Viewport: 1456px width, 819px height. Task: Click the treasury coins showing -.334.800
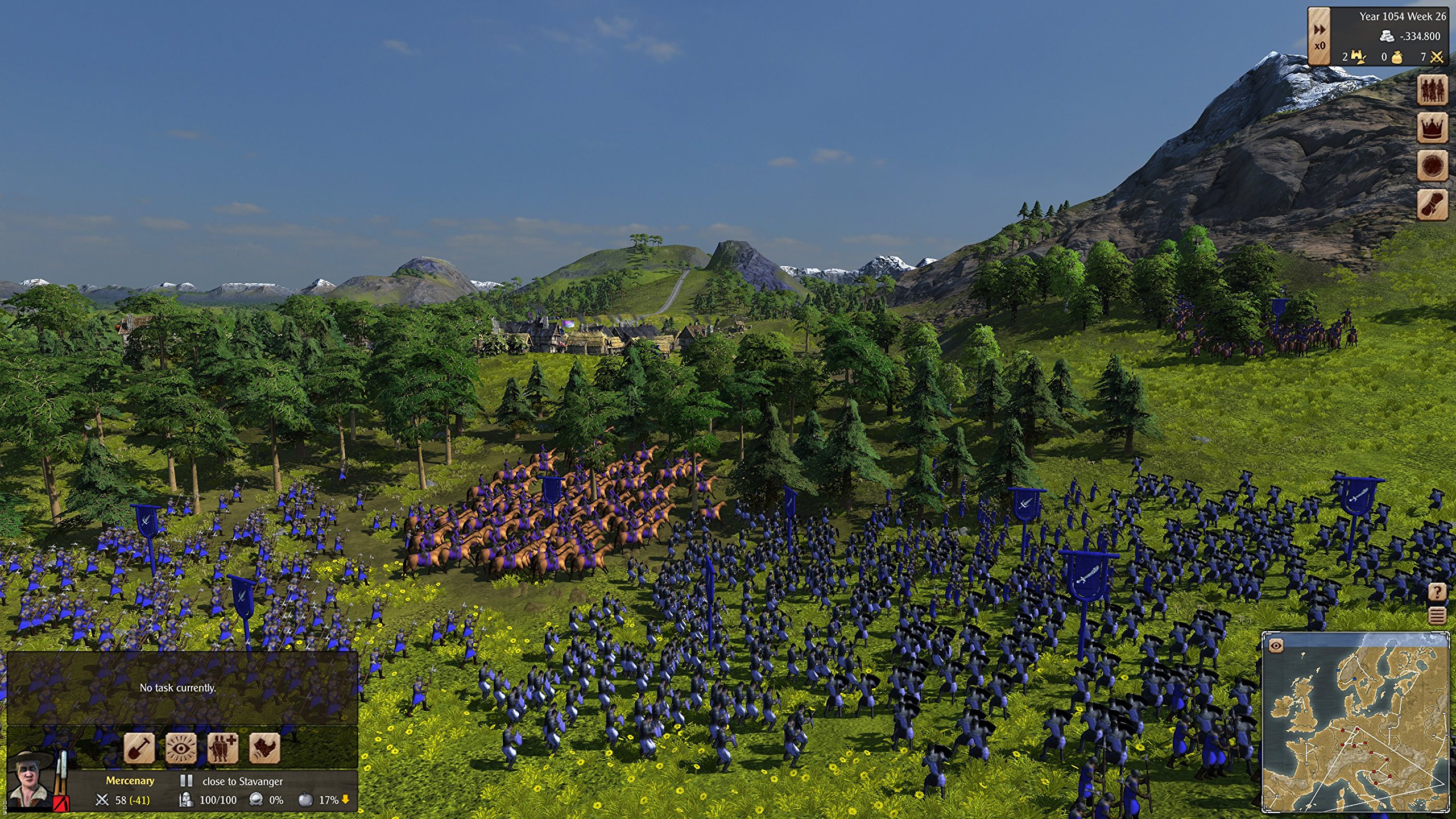1406,36
